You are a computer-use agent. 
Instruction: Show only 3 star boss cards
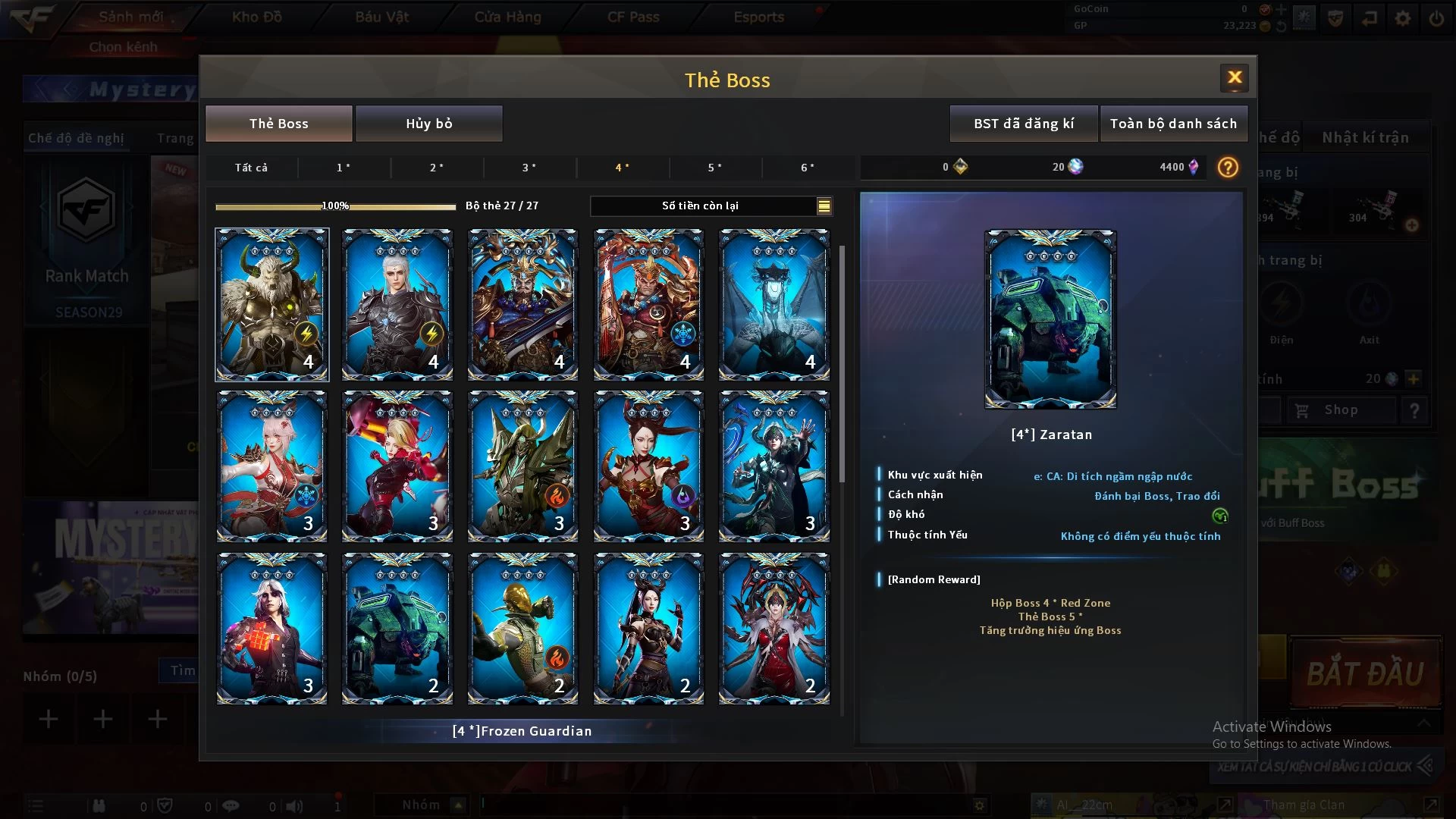pos(529,168)
